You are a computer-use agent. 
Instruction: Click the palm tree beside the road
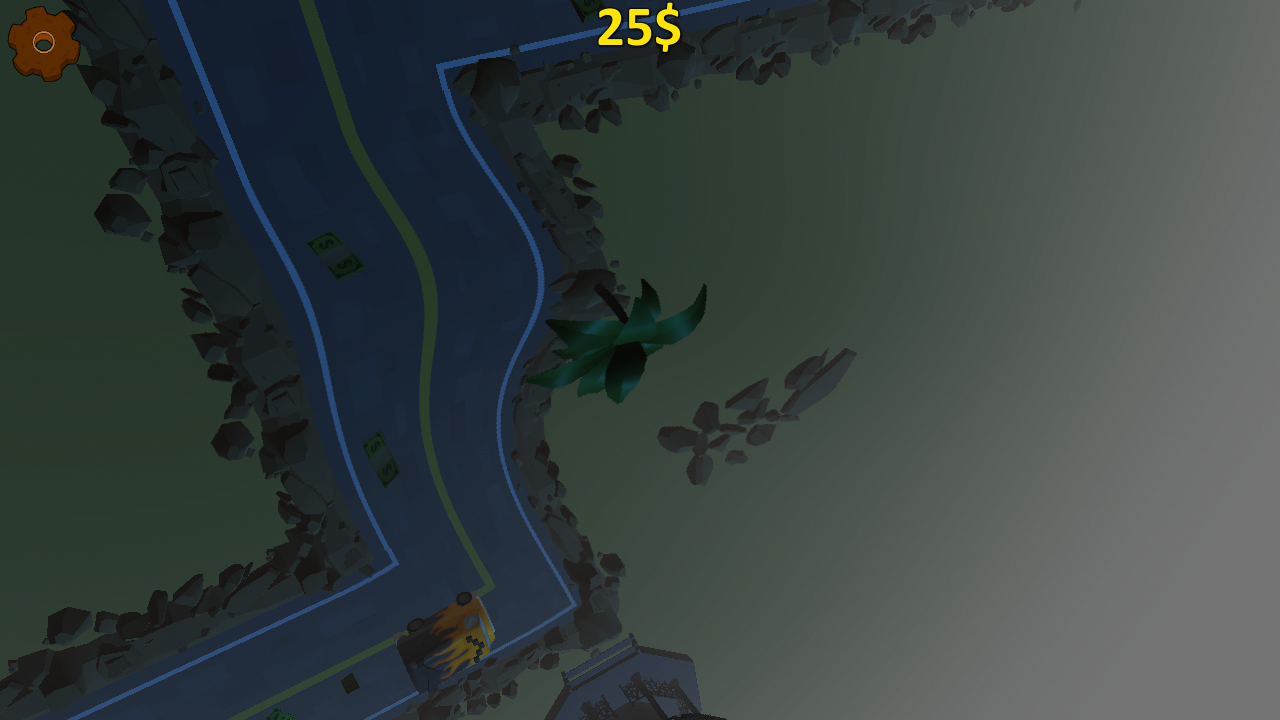pyautogui.click(x=625, y=340)
